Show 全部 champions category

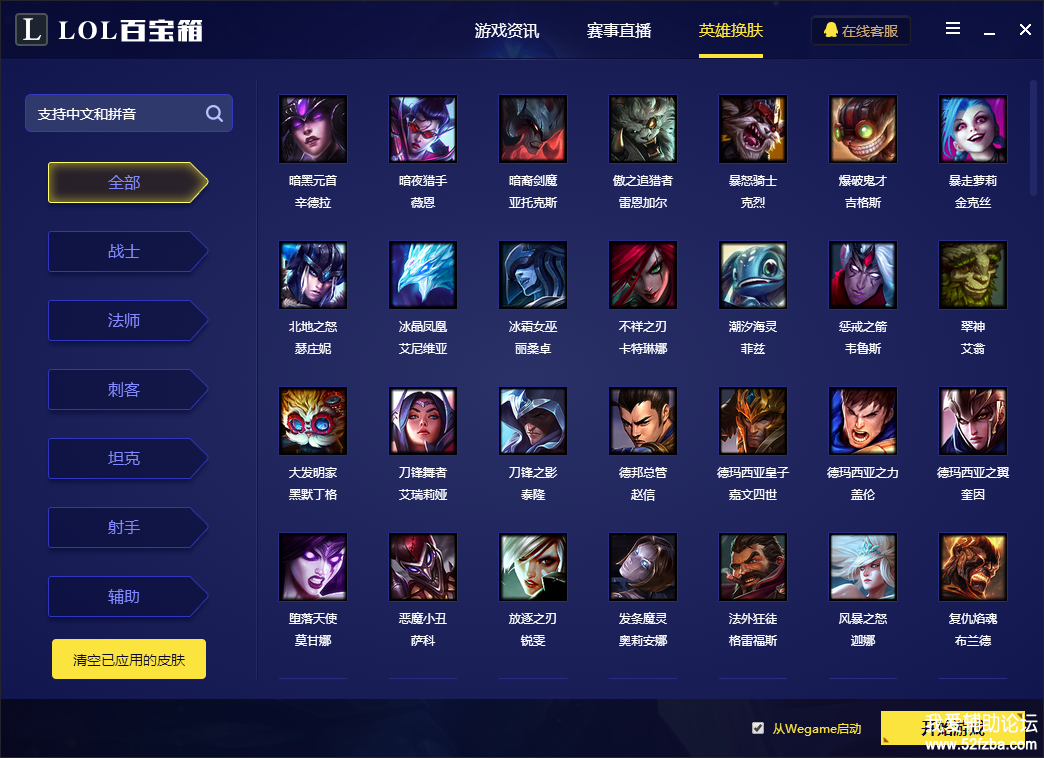(125, 183)
